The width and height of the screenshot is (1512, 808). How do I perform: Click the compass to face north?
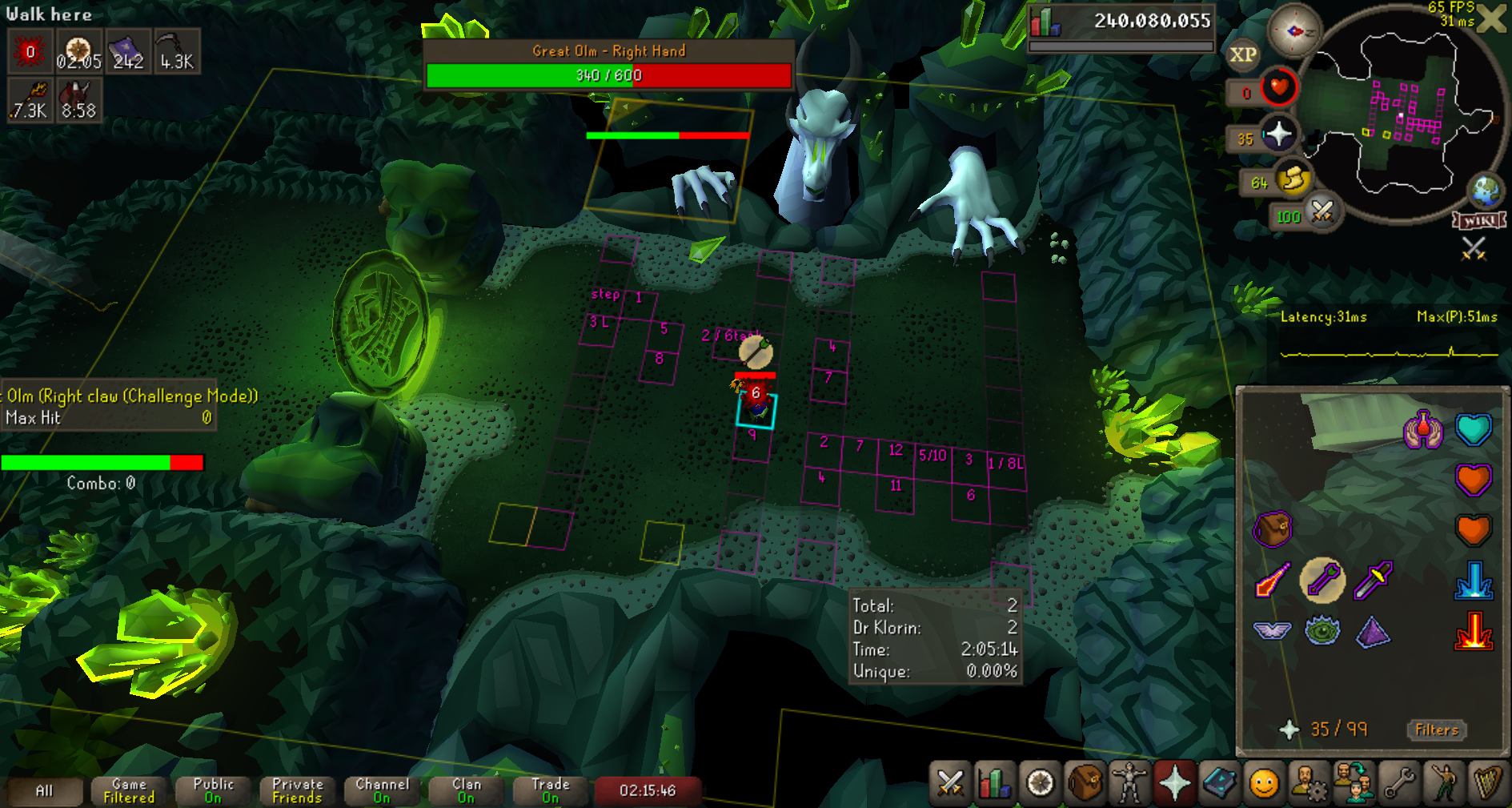(x=1293, y=31)
